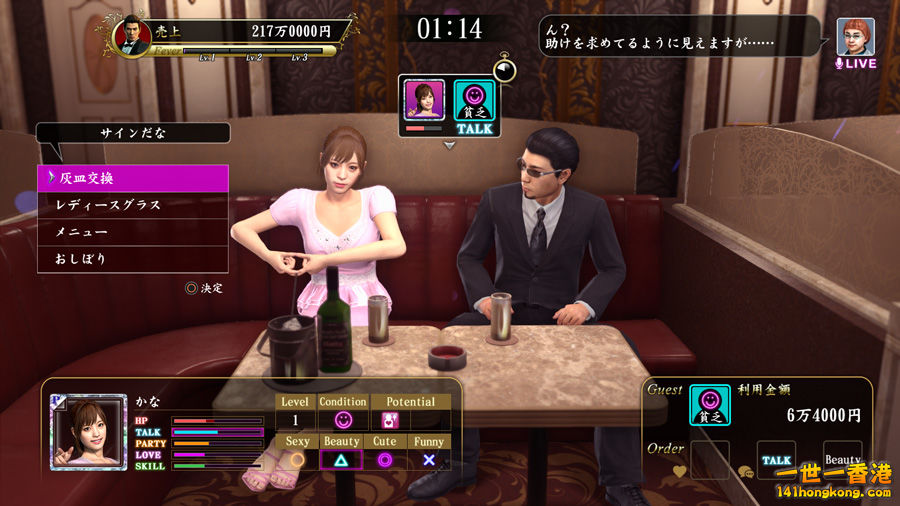Screen dimensions: 900x506
Task: Select the Potential icon in Kana's panel
Action: coord(390,420)
